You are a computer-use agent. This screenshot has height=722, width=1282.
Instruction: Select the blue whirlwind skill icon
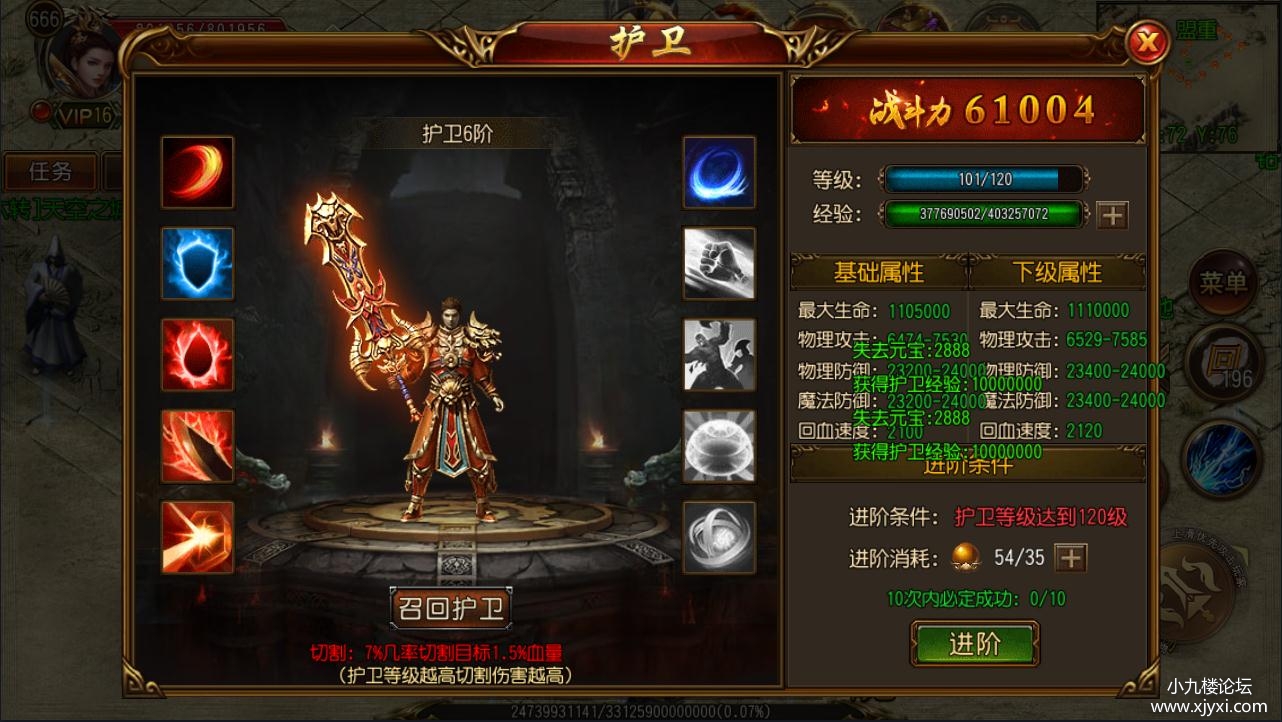(719, 172)
